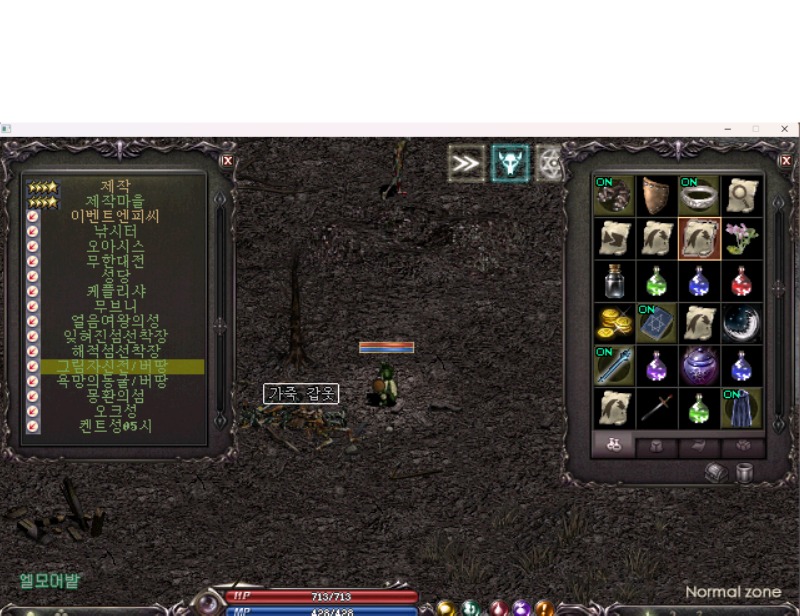The width and height of the screenshot is (800, 616).
Task: Activate the horned skull icon
Action: click(510, 163)
